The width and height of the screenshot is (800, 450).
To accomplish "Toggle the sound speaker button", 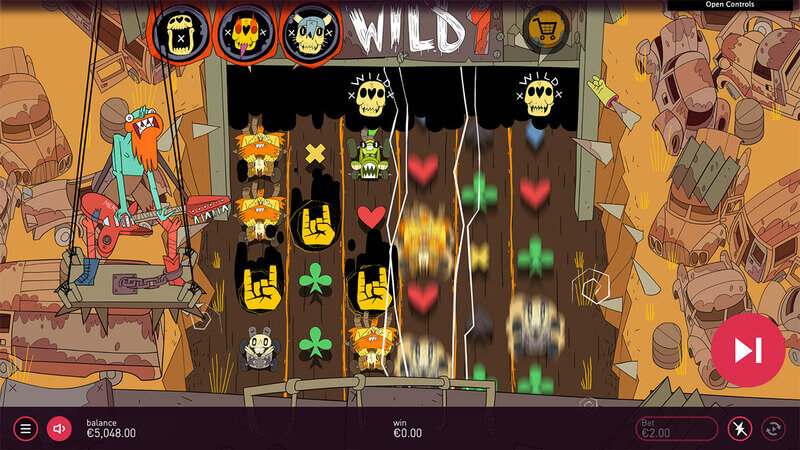I will click(59, 429).
